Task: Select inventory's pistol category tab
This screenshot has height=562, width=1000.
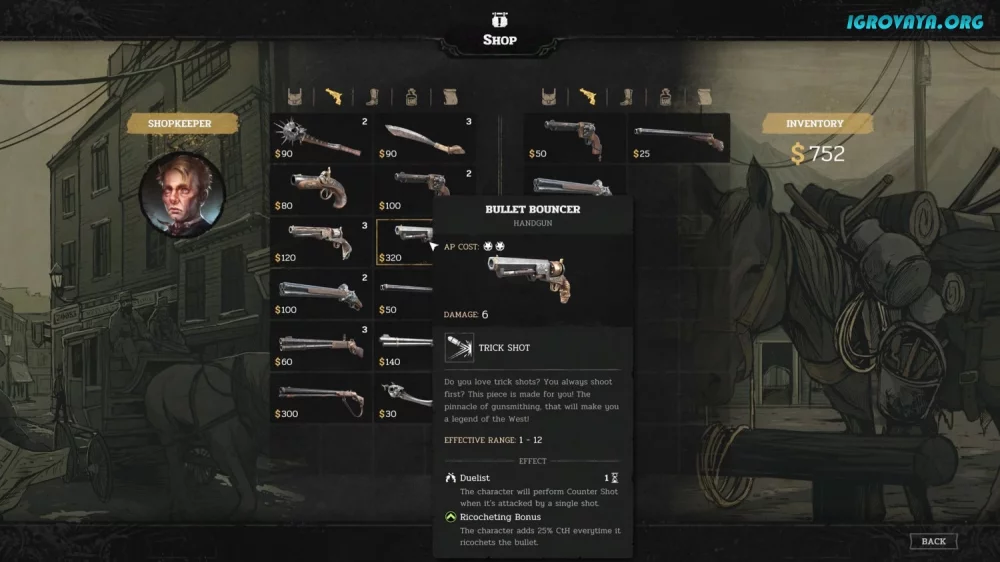Action: (588, 97)
